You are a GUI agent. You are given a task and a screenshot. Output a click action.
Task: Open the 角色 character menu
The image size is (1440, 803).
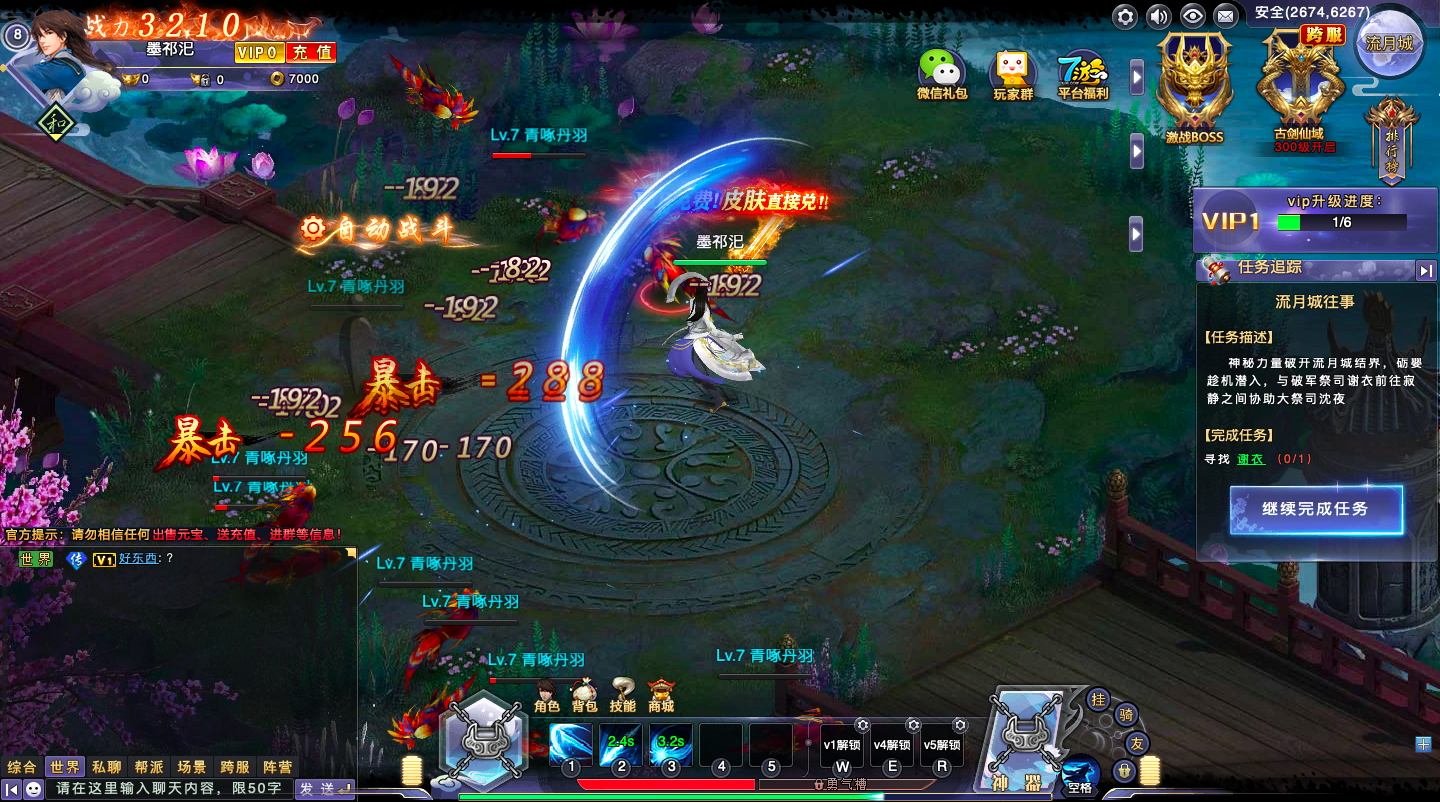pos(547,696)
